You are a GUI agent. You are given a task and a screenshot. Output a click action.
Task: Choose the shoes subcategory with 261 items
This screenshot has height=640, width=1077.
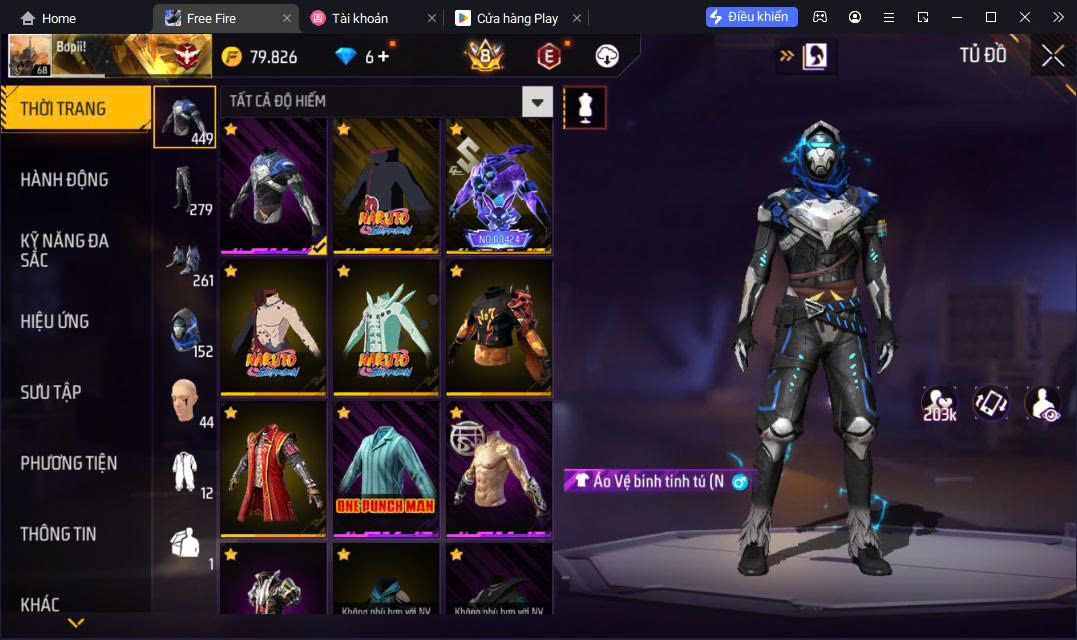(x=185, y=259)
